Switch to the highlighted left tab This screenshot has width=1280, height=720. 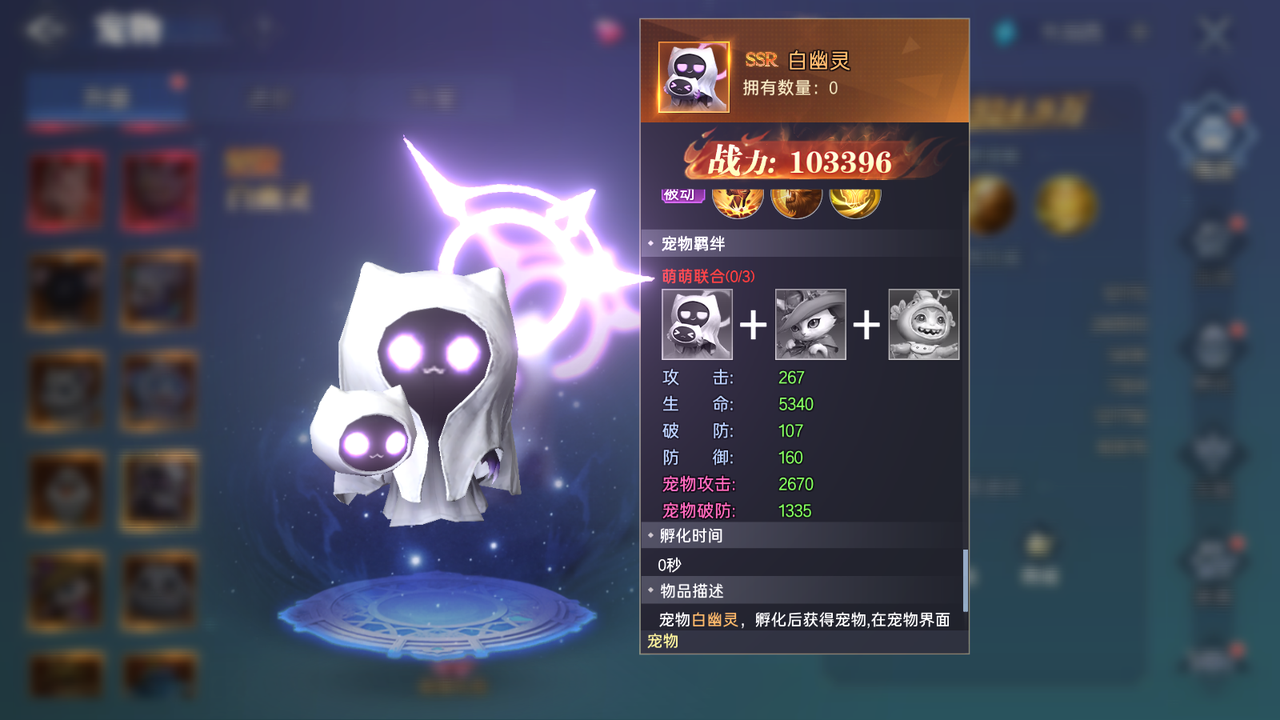[x=105, y=95]
